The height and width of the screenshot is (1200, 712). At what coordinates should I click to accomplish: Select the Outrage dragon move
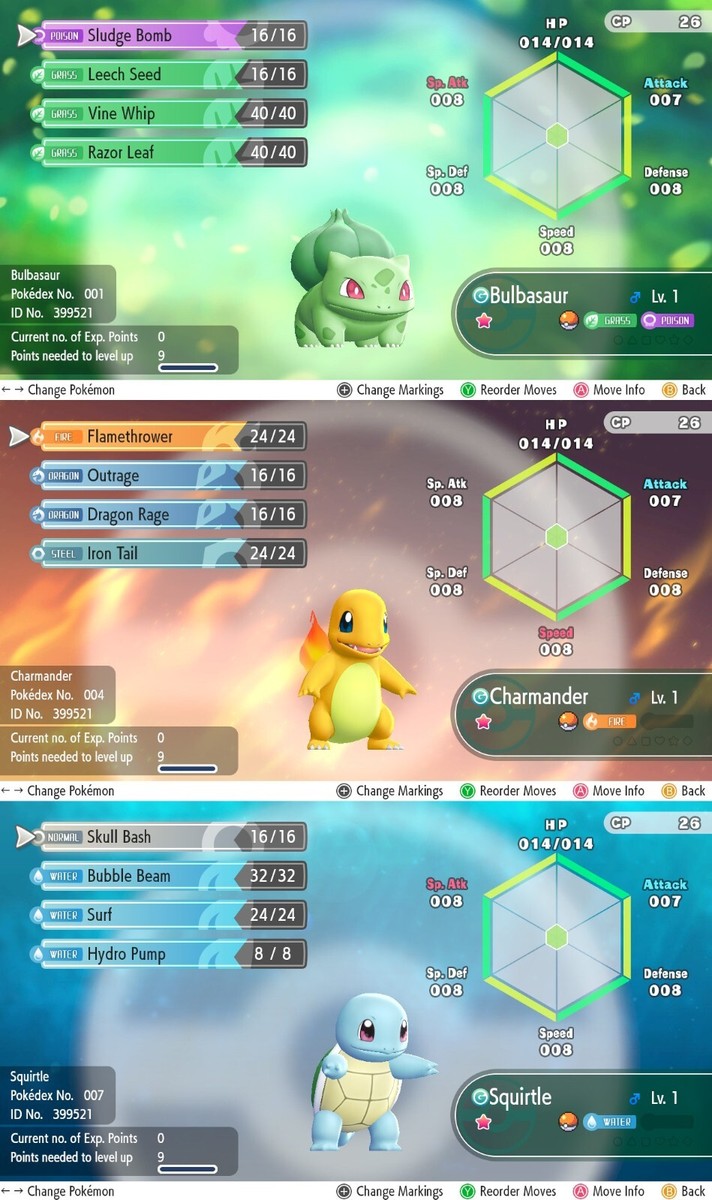(x=170, y=475)
